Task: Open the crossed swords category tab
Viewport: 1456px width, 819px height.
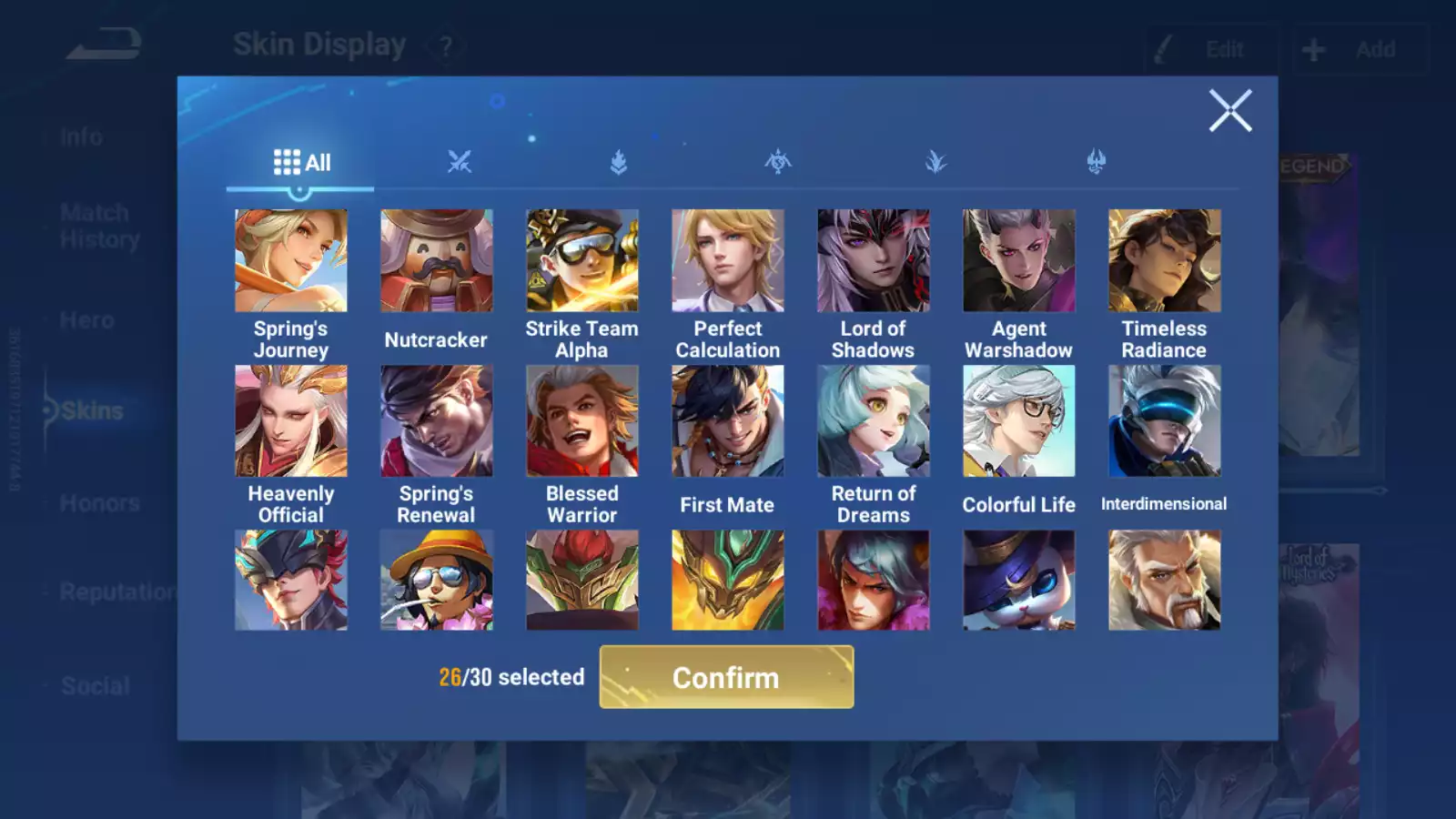Action: coord(460,163)
